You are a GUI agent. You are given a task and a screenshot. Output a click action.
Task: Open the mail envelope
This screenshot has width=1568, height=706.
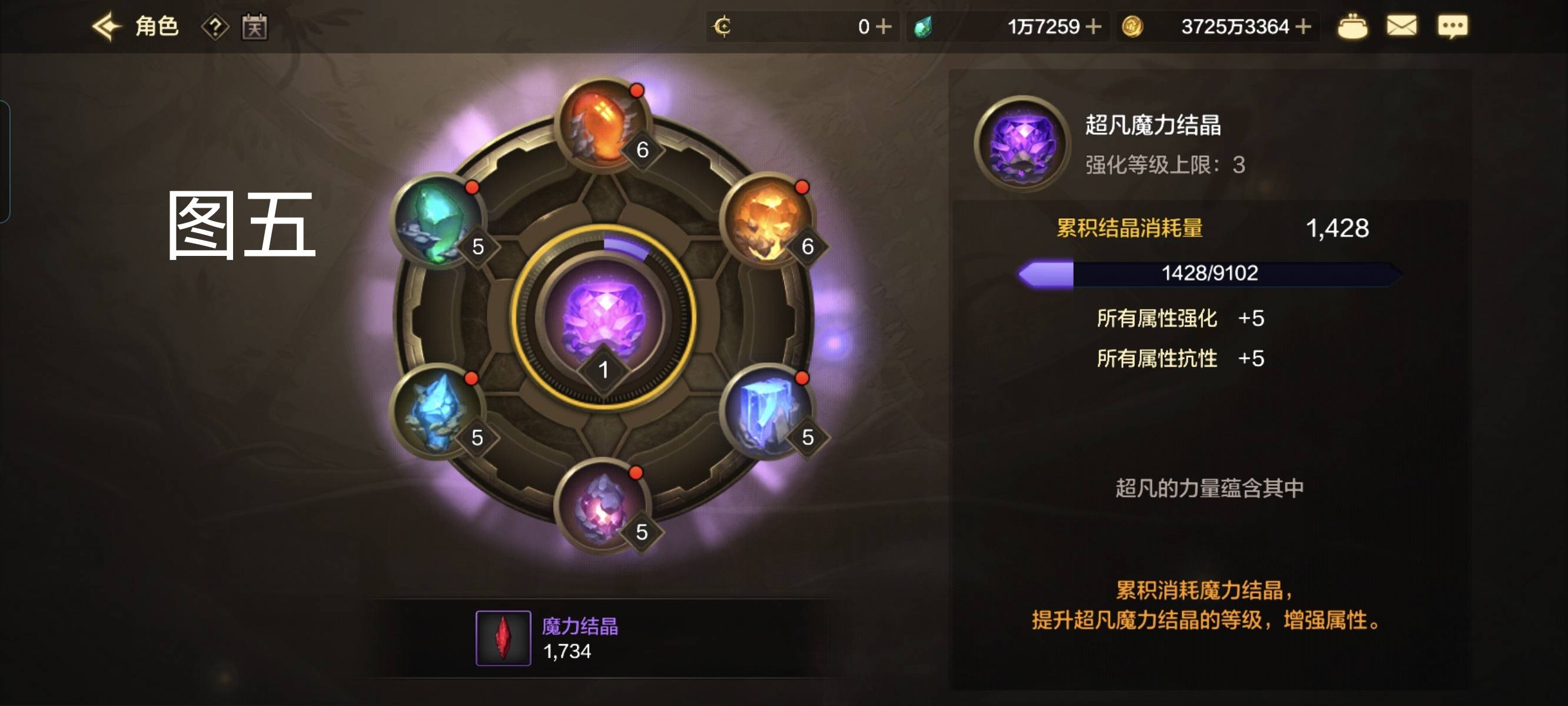point(1401,27)
